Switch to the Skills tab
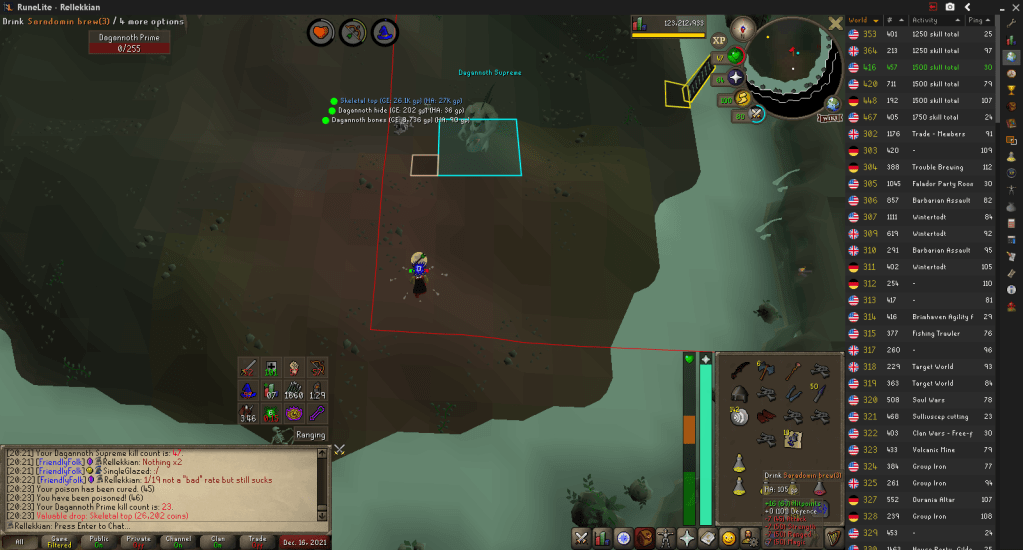1023x550 pixels. click(x=602, y=538)
